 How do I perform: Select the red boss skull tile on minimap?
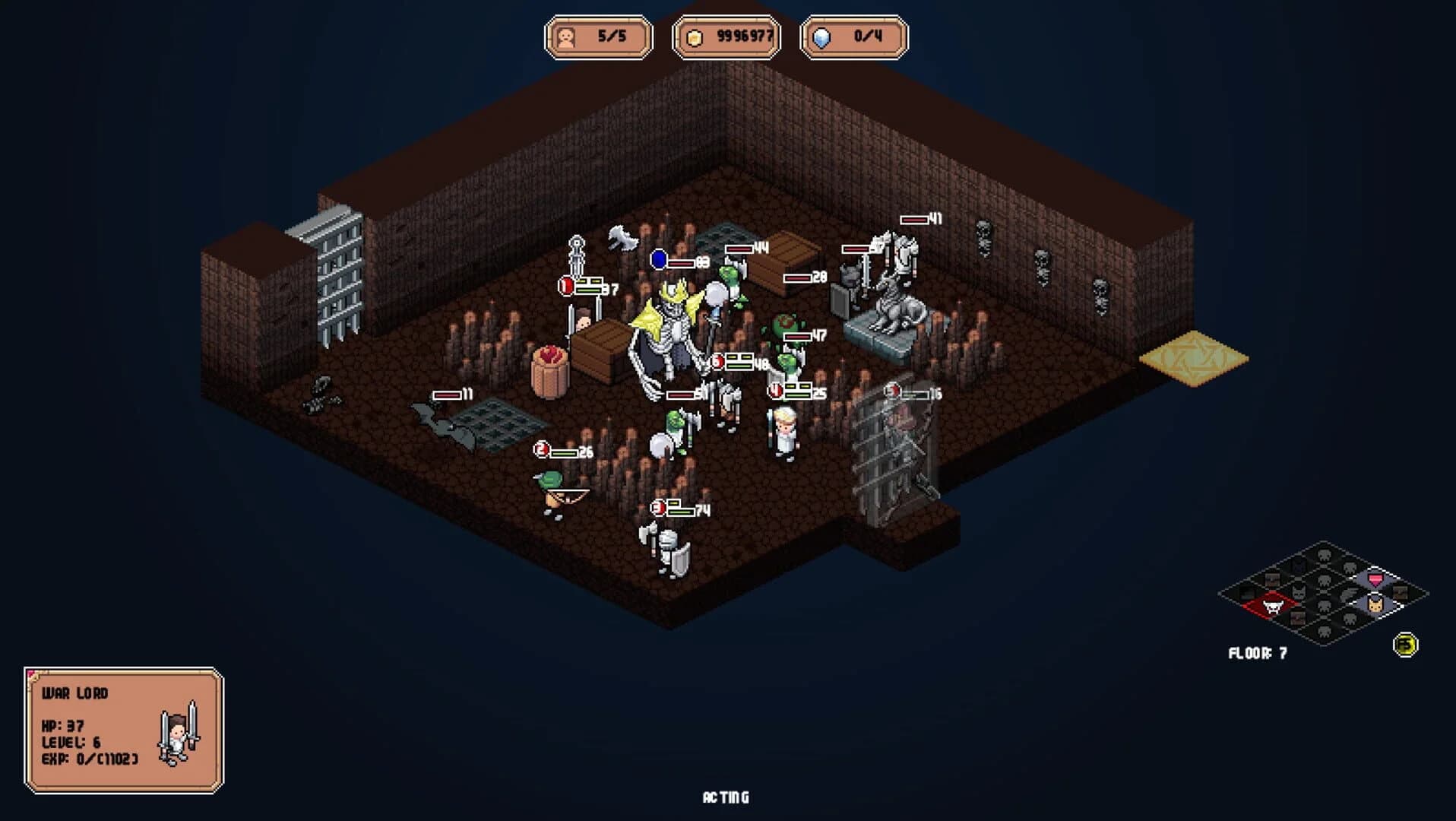coord(1273,606)
